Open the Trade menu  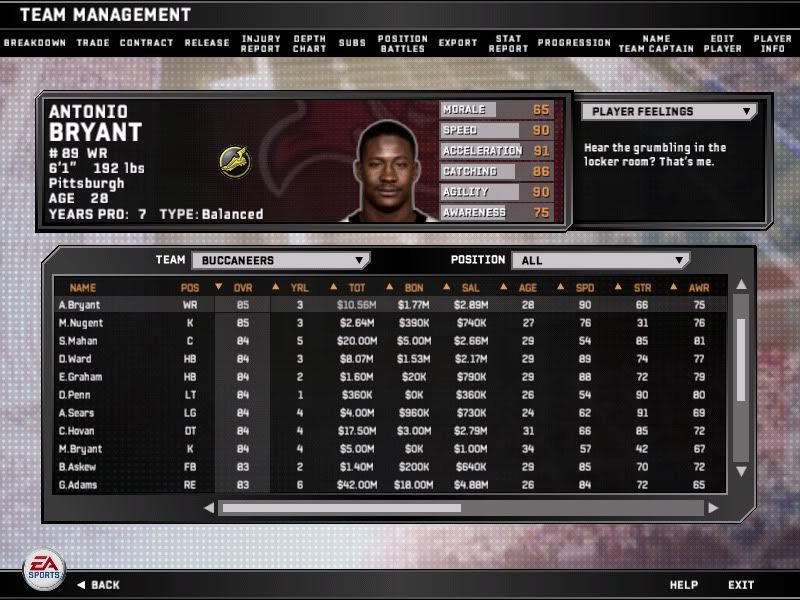coord(92,43)
